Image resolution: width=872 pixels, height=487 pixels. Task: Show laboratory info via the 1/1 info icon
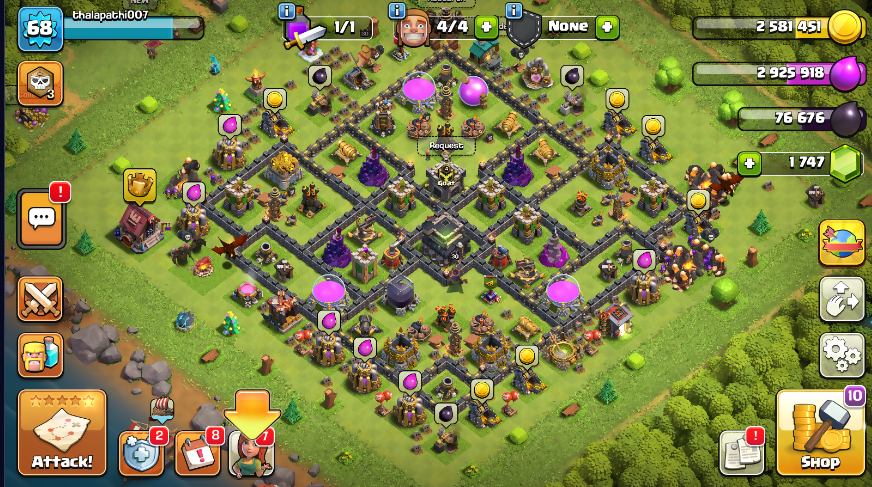pos(287,11)
